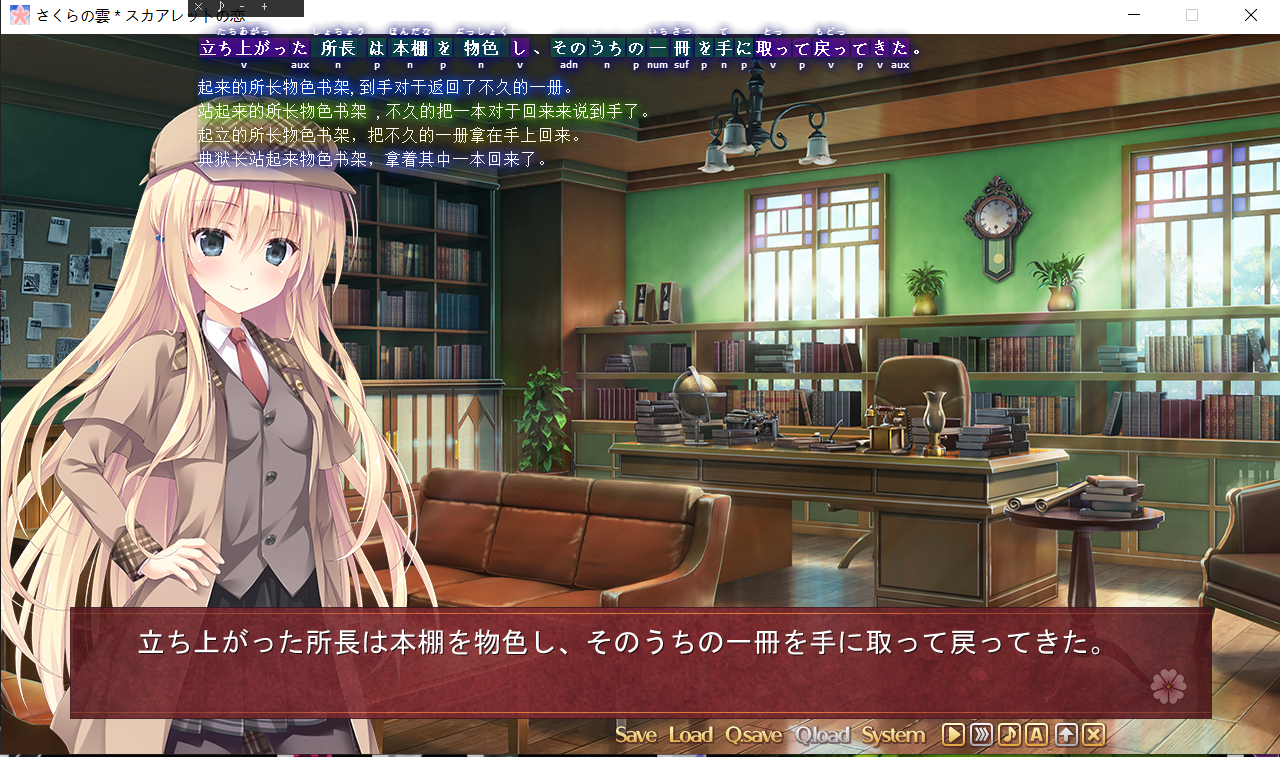Click the letter A button in the toolbar

pyautogui.click(x=1037, y=735)
